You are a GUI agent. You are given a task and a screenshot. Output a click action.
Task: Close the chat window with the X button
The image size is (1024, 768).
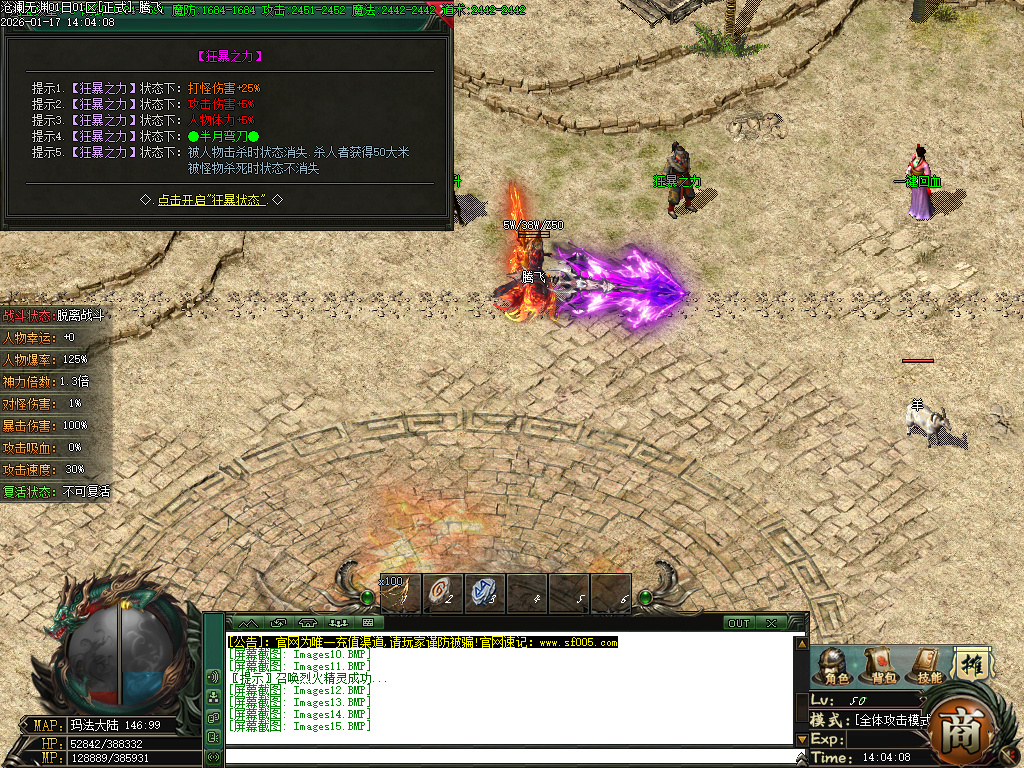(x=771, y=623)
